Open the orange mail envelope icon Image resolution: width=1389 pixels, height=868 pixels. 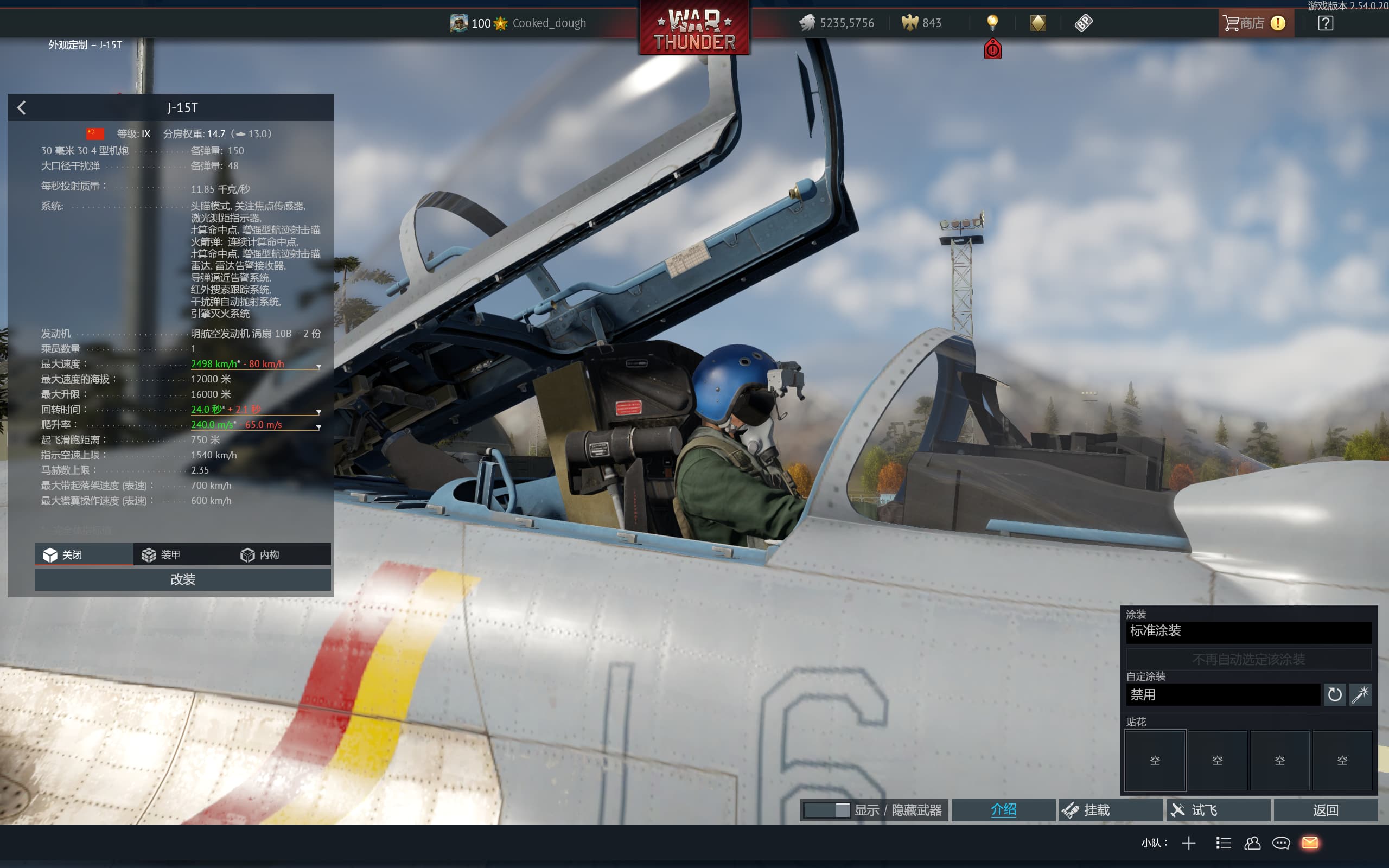tap(1310, 843)
